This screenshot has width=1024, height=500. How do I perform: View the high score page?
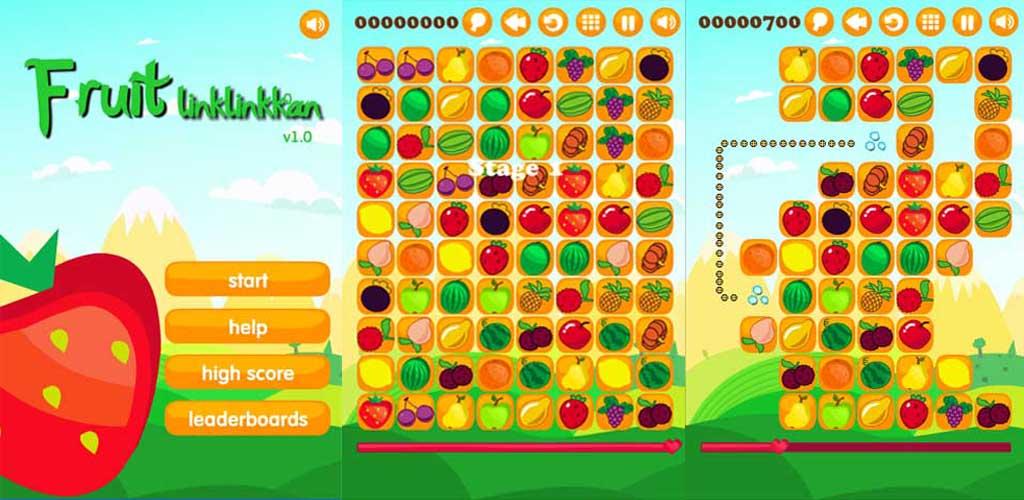(247, 373)
